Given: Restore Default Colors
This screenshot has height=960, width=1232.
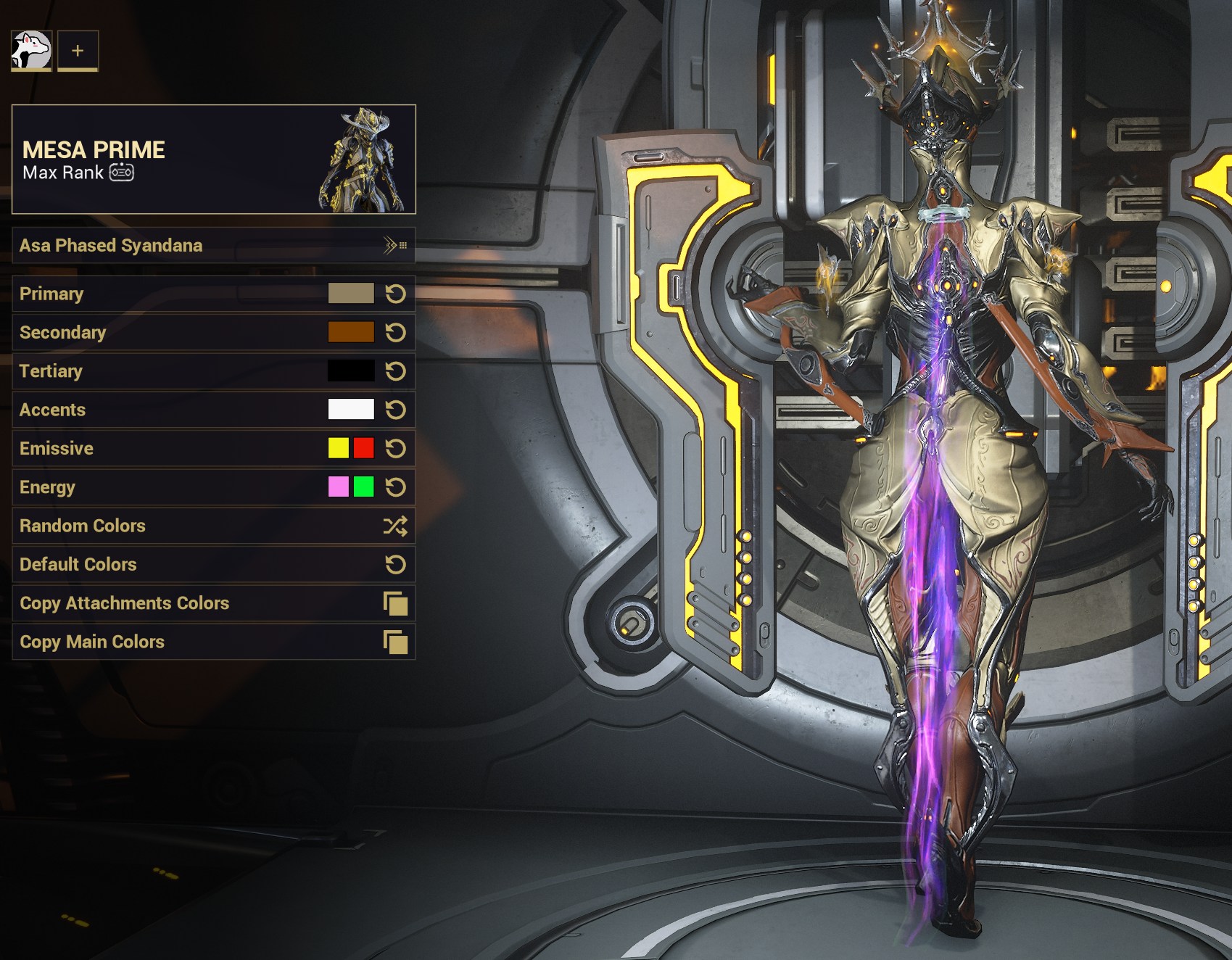Looking at the screenshot, I should click(213, 564).
